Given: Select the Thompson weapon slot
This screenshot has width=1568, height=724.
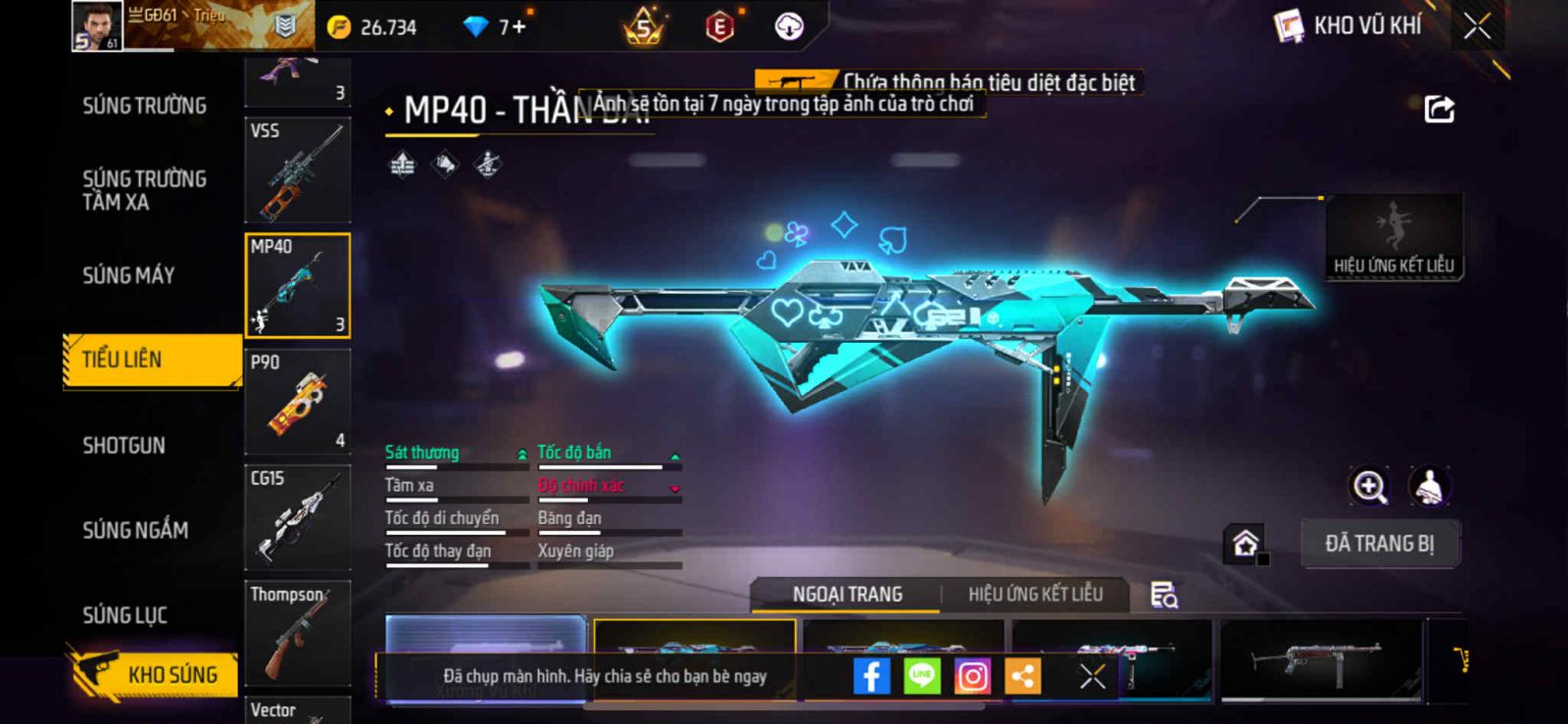Looking at the screenshot, I should [298, 633].
